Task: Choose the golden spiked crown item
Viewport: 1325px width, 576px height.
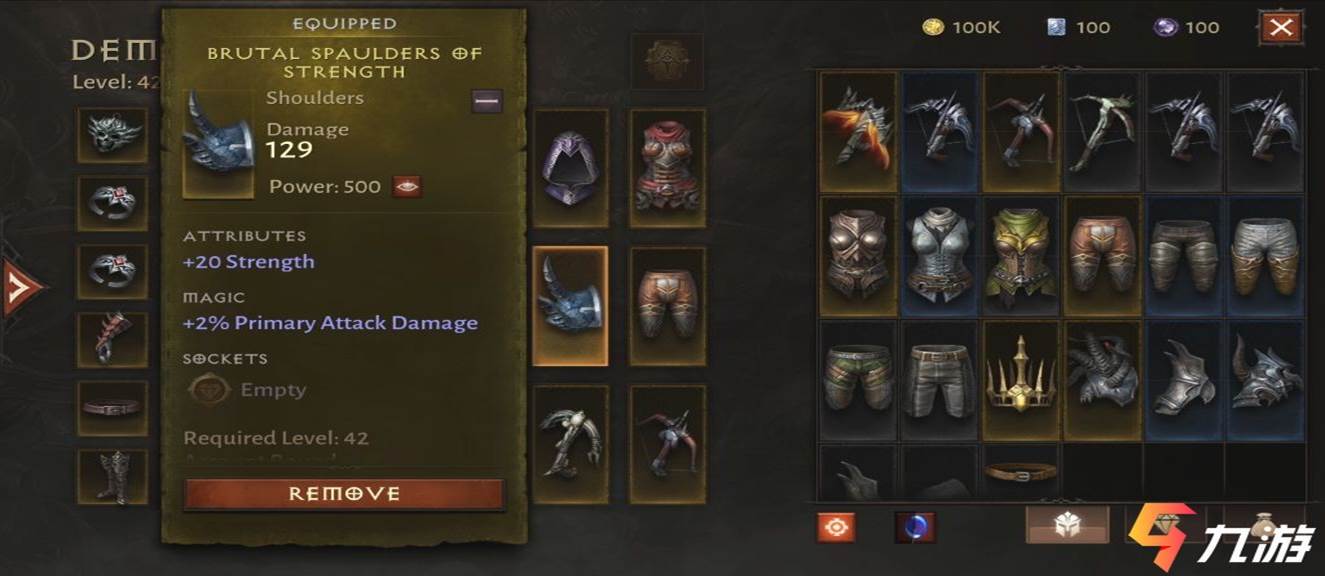Action: pyautogui.click(x=1022, y=380)
